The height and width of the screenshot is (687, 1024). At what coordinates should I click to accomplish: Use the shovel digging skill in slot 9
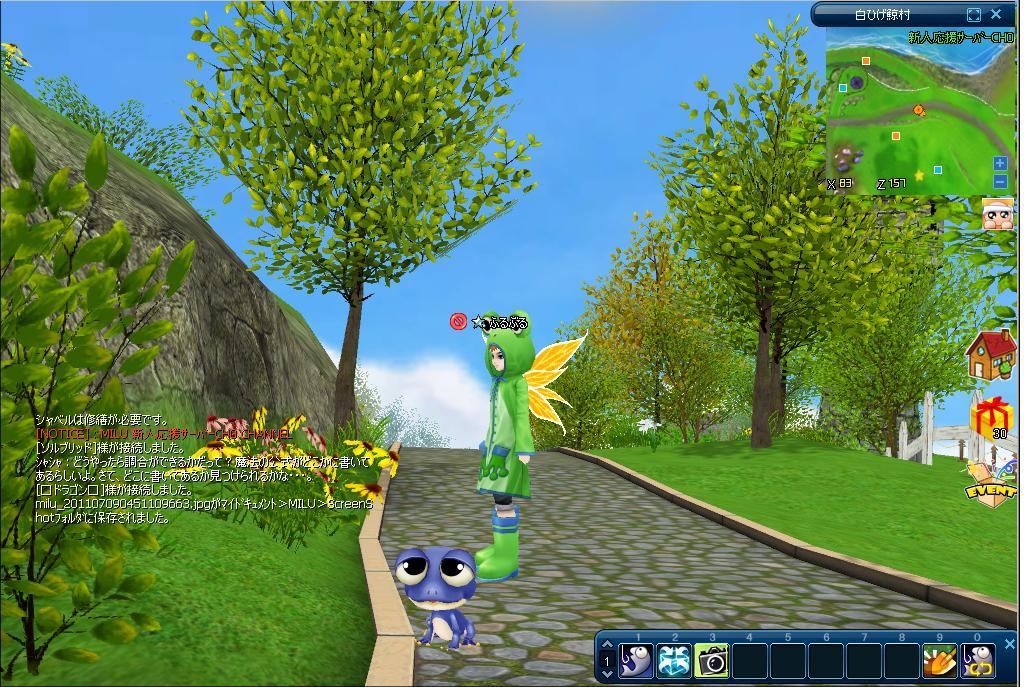point(938,660)
